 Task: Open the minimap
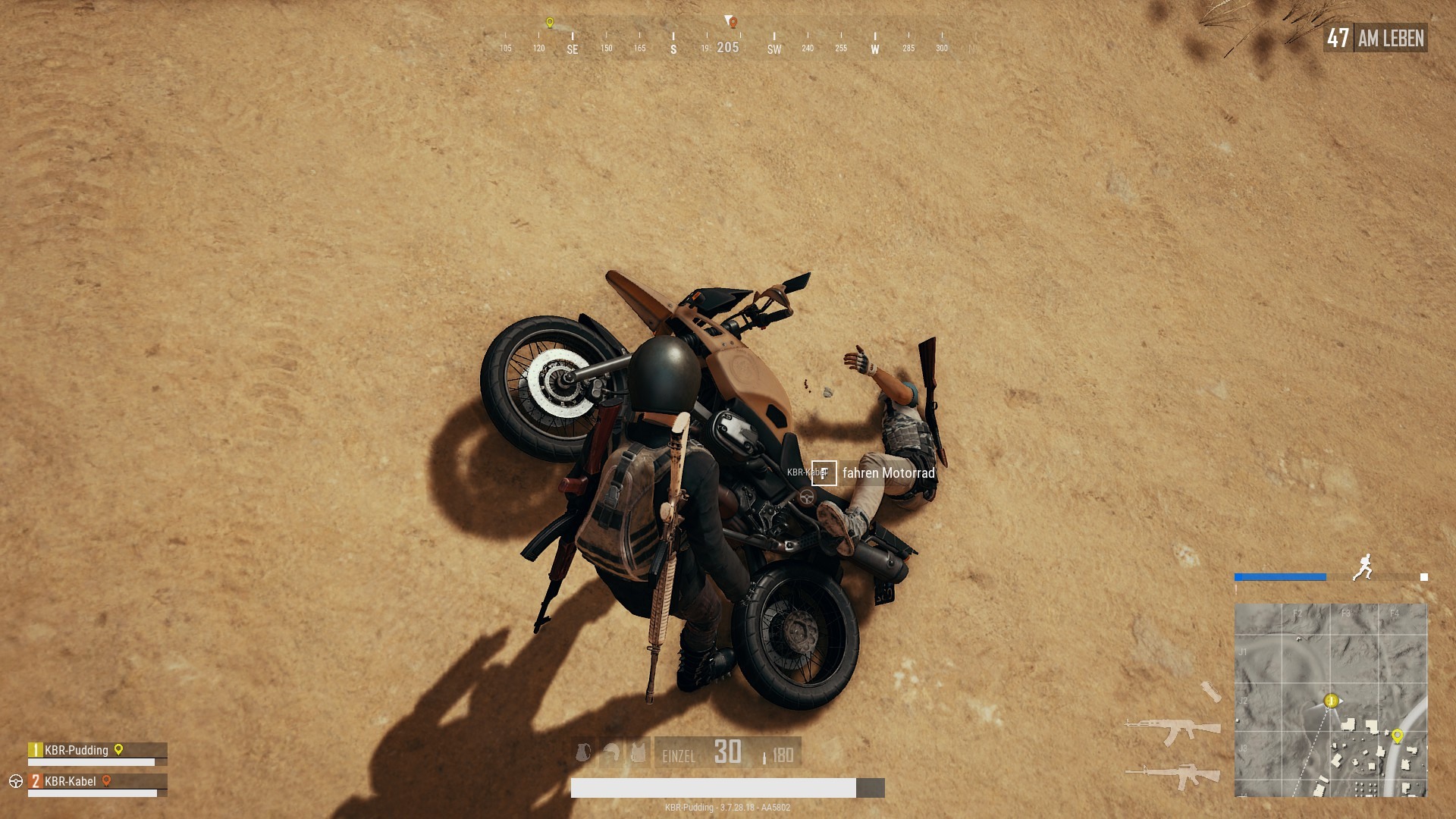coord(1330,700)
